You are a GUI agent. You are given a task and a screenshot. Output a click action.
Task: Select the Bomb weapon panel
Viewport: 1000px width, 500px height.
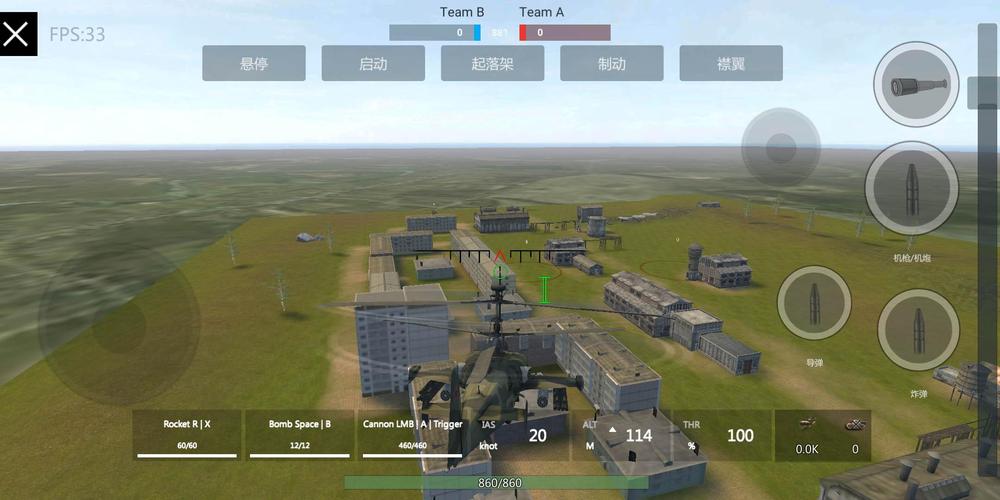click(299, 434)
